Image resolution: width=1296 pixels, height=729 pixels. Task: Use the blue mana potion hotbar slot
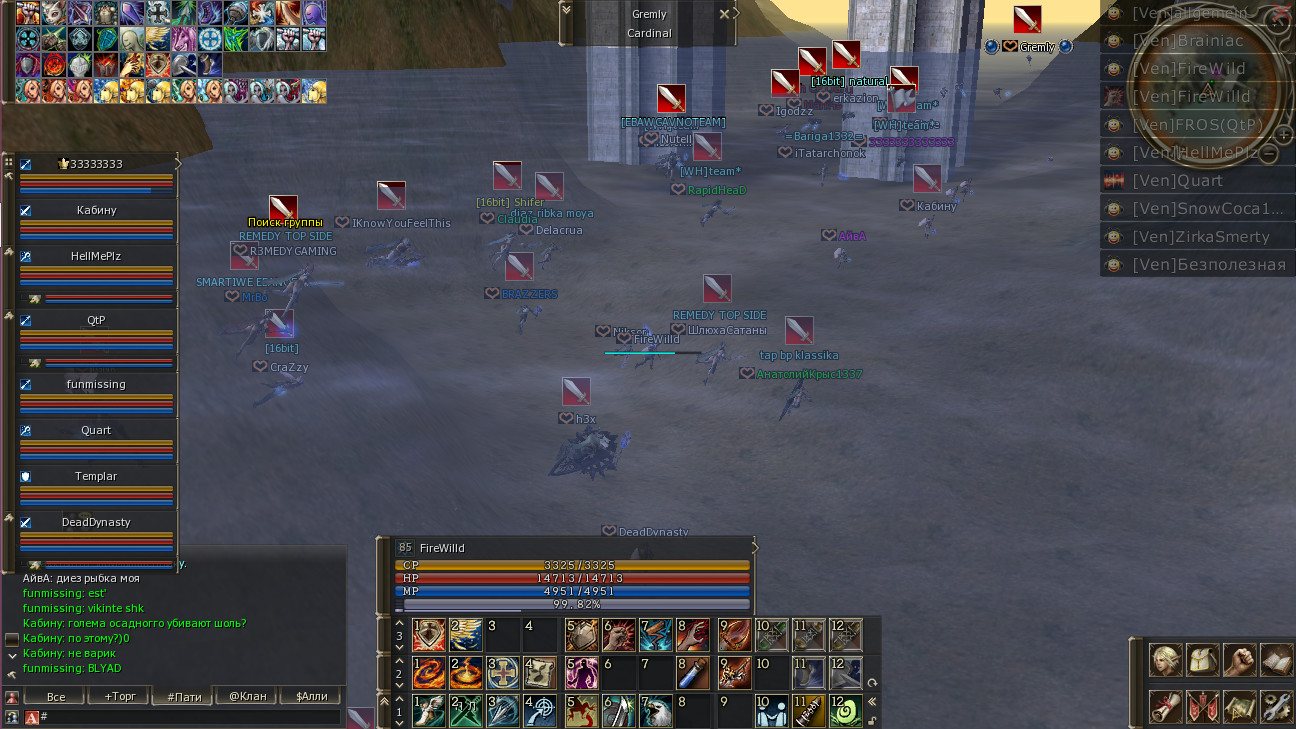click(x=693, y=673)
